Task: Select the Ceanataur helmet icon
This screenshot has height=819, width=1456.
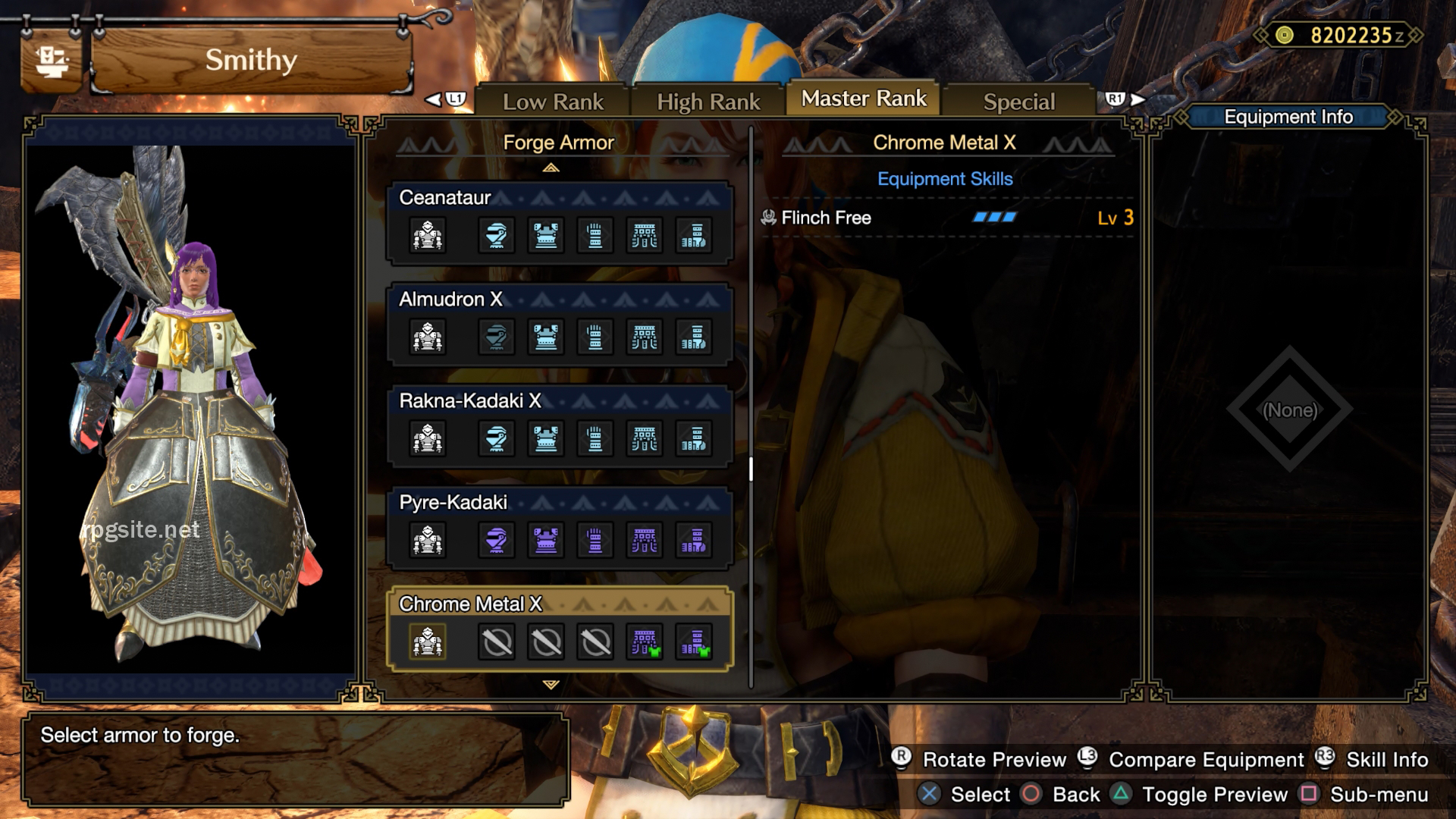Action: [497, 235]
